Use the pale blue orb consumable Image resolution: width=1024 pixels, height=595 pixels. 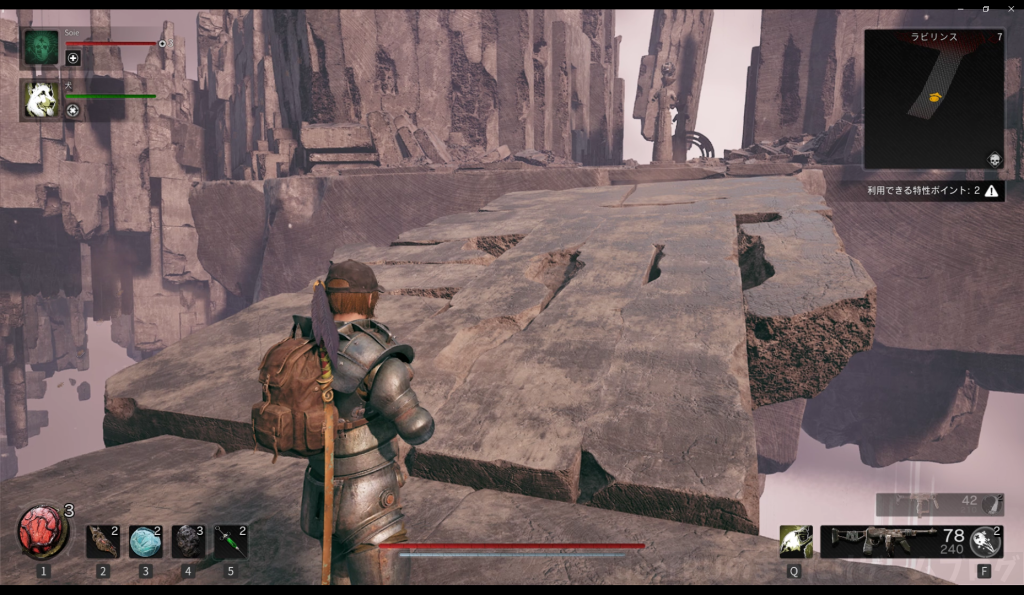[145, 541]
